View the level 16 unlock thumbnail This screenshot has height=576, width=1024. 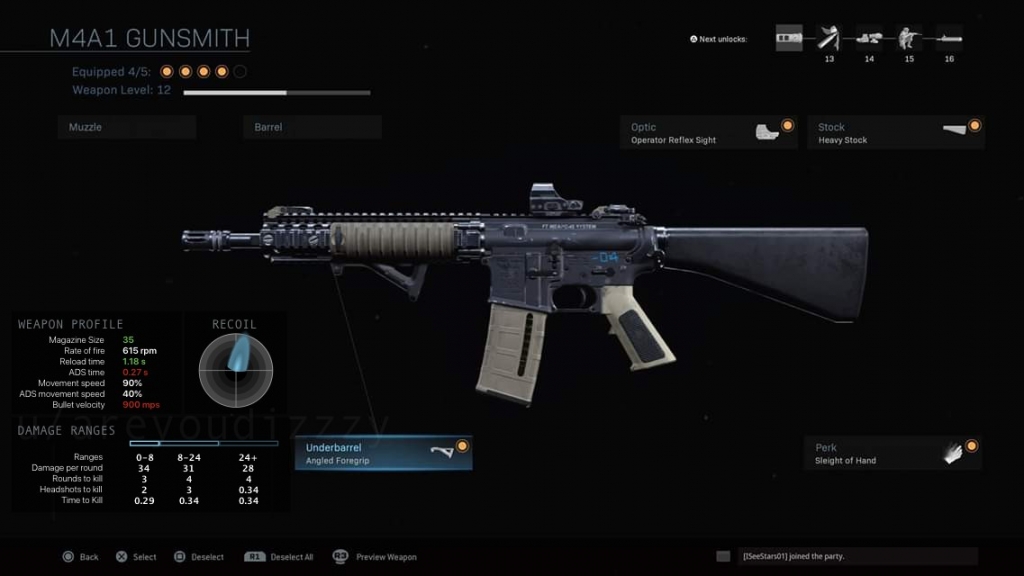949,40
